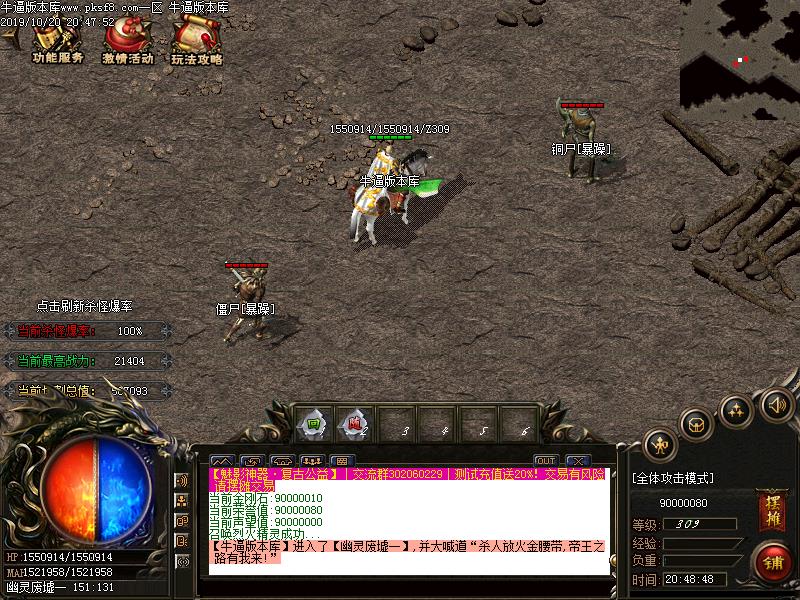Click the red 摆摊 stall button
The height and width of the screenshot is (600, 800).
coord(770,504)
